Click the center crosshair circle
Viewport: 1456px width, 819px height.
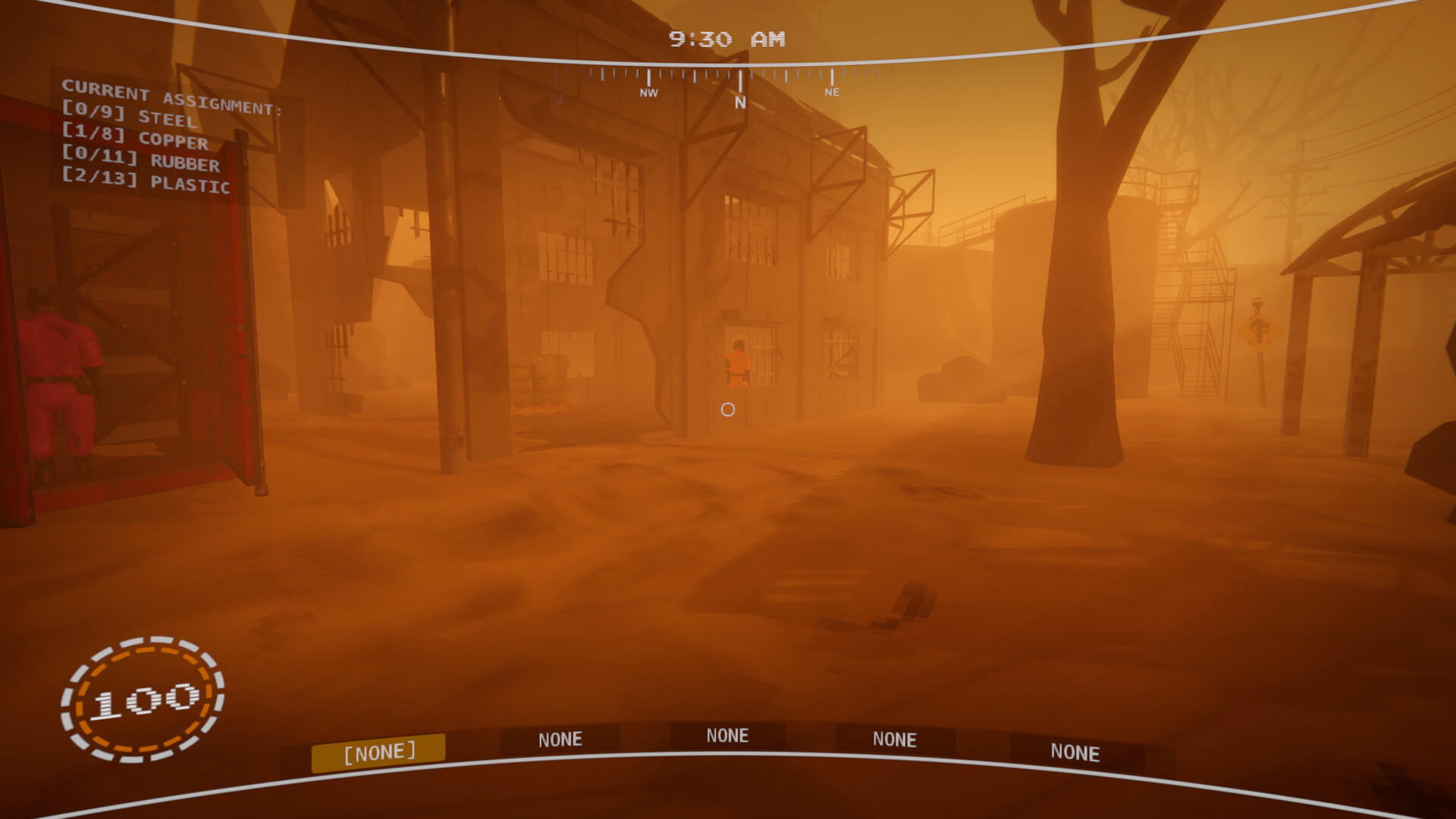[729, 409]
